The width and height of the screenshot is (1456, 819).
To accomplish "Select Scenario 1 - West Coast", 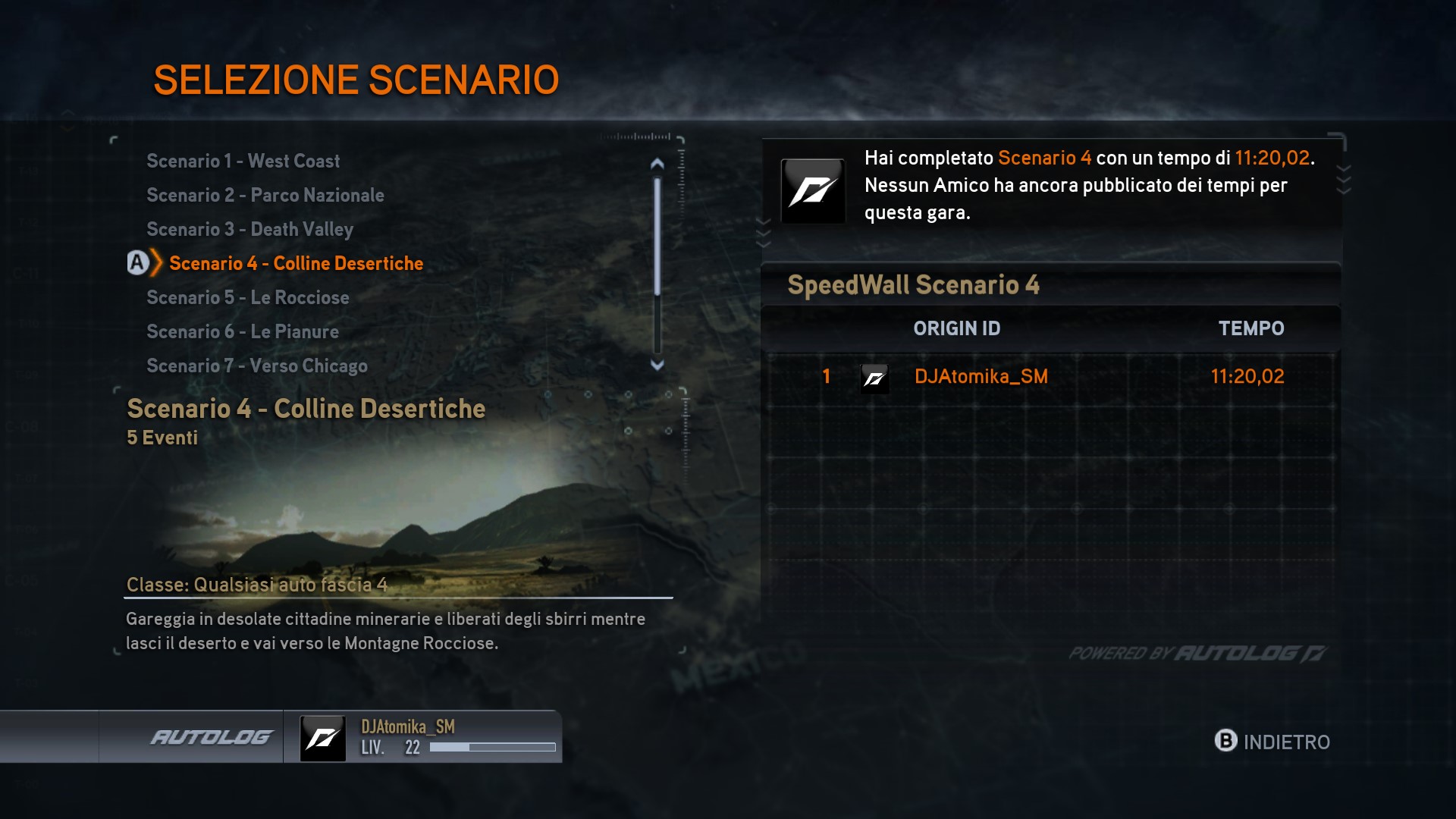I will (243, 161).
